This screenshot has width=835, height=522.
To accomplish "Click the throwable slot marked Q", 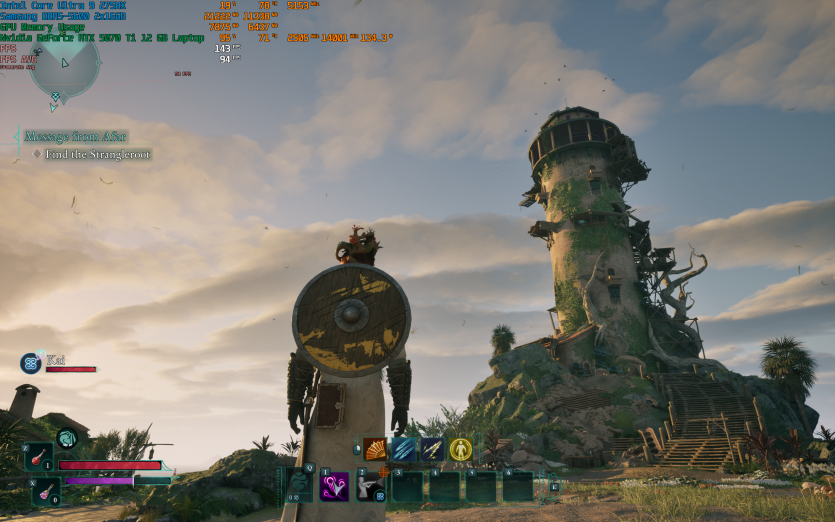I will [299, 485].
